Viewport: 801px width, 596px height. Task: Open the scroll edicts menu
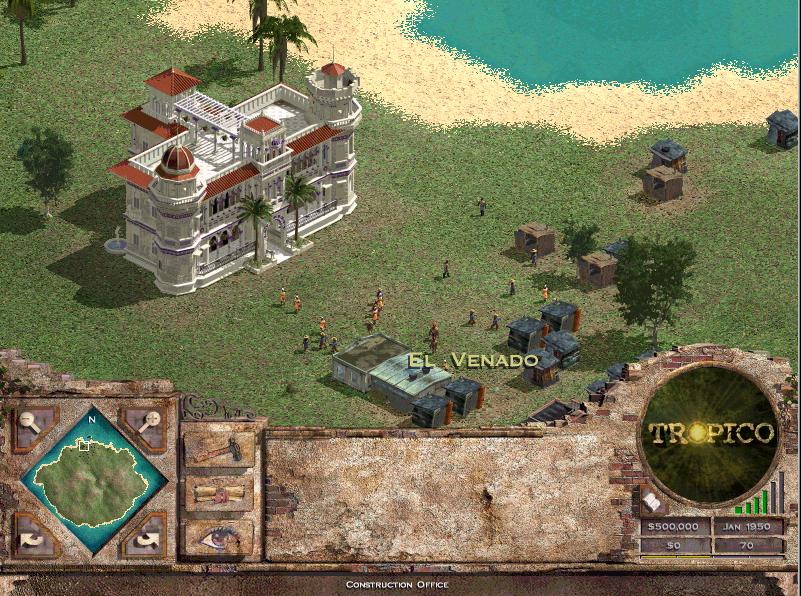point(218,493)
